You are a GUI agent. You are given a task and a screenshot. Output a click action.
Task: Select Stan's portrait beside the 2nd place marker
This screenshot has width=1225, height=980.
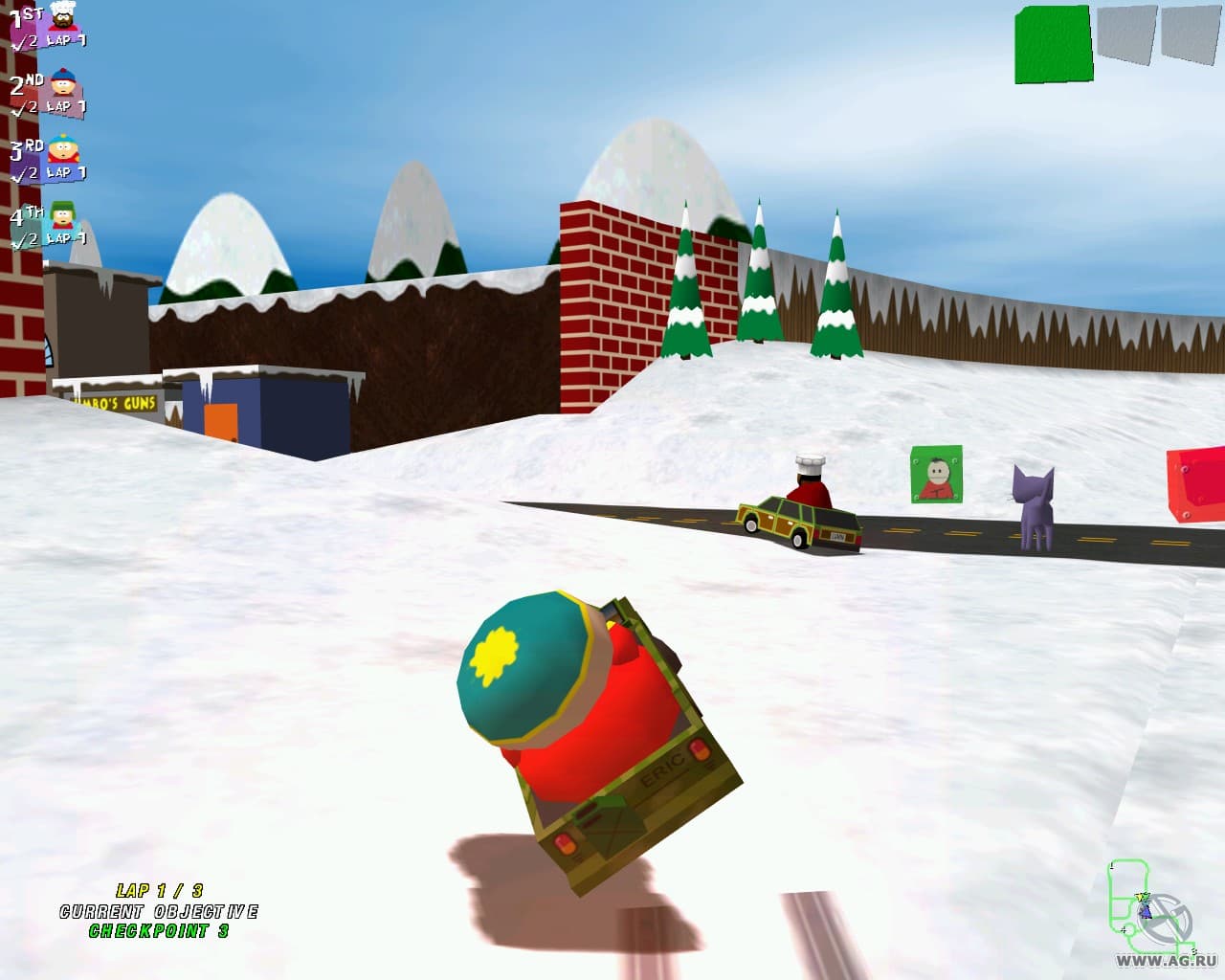click(62, 82)
